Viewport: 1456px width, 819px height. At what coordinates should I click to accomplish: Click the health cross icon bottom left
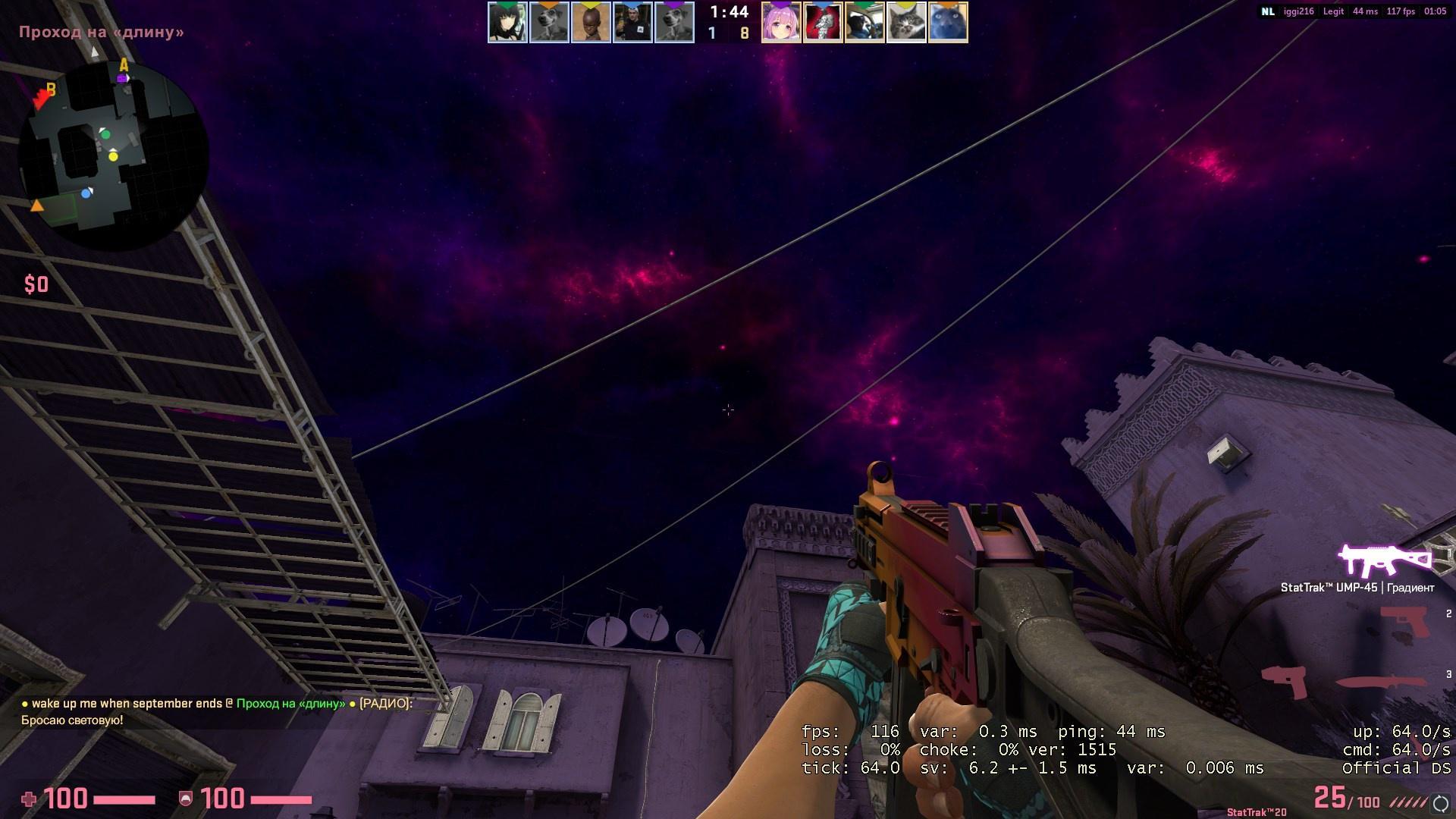(30, 797)
